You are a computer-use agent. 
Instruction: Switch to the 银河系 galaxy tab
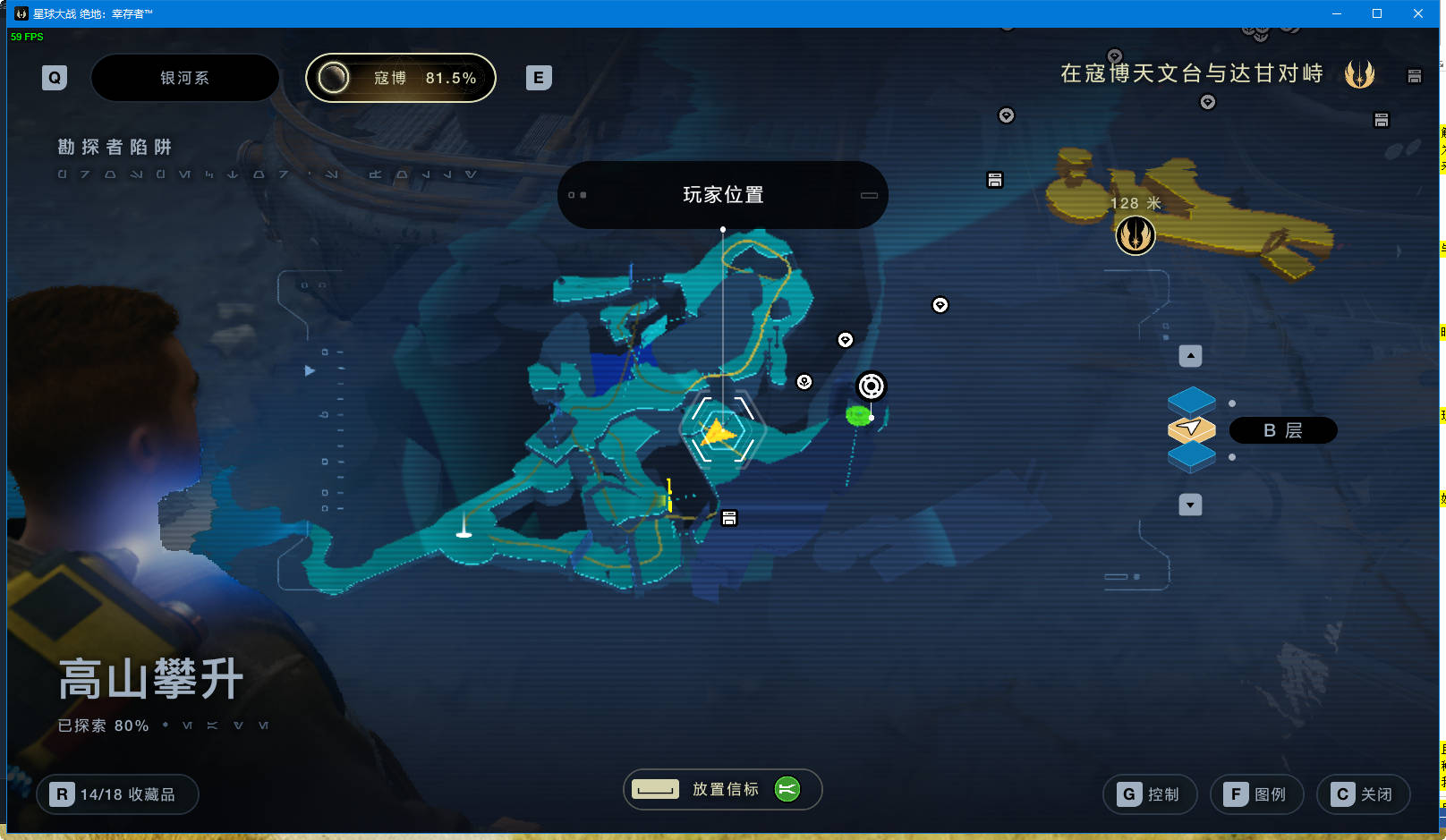coord(184,78)
